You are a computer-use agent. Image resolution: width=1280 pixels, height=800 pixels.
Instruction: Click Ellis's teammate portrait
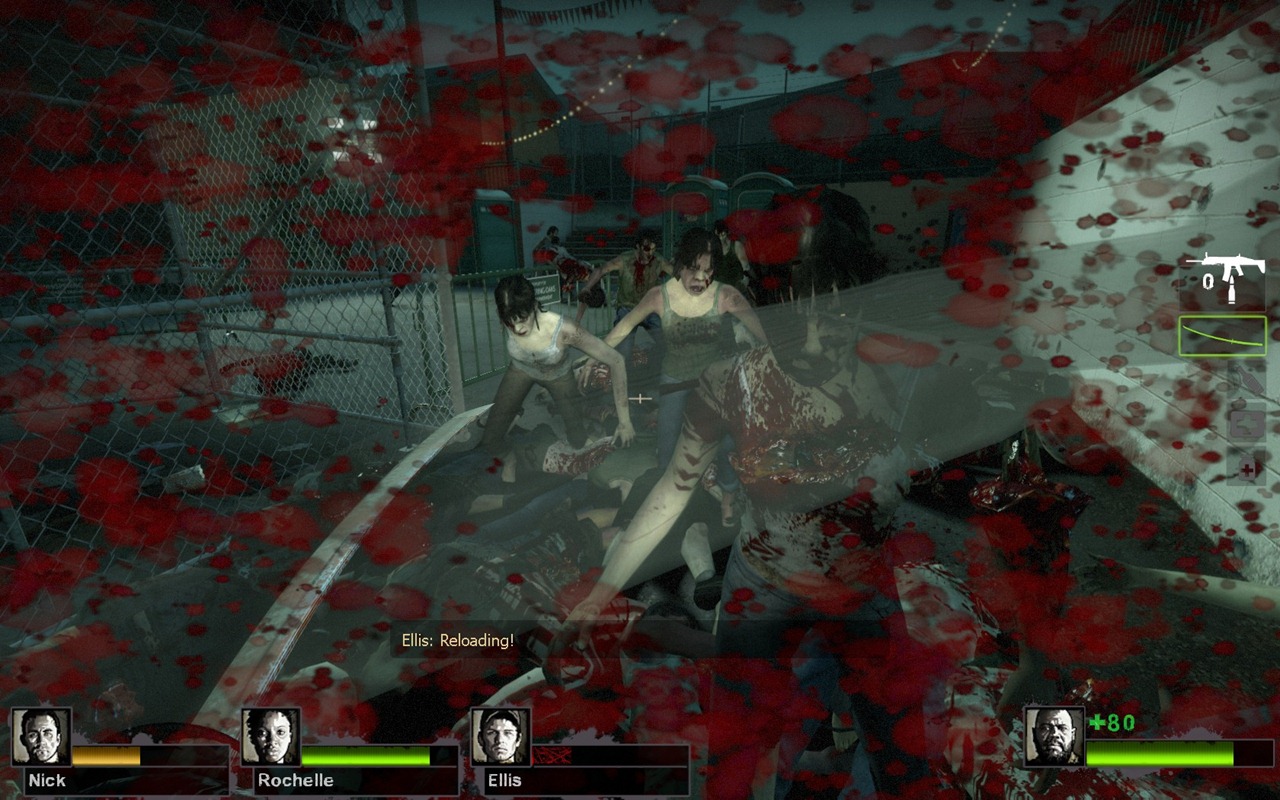point(500,737)
